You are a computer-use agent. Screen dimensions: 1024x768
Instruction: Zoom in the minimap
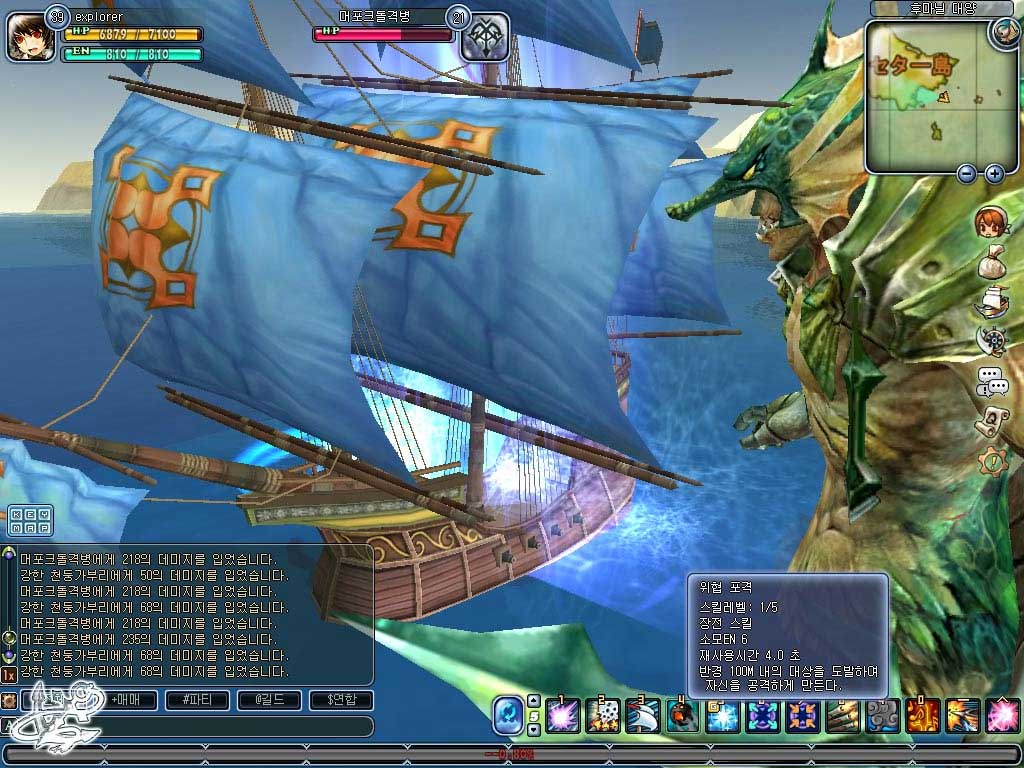coord(994,174)
